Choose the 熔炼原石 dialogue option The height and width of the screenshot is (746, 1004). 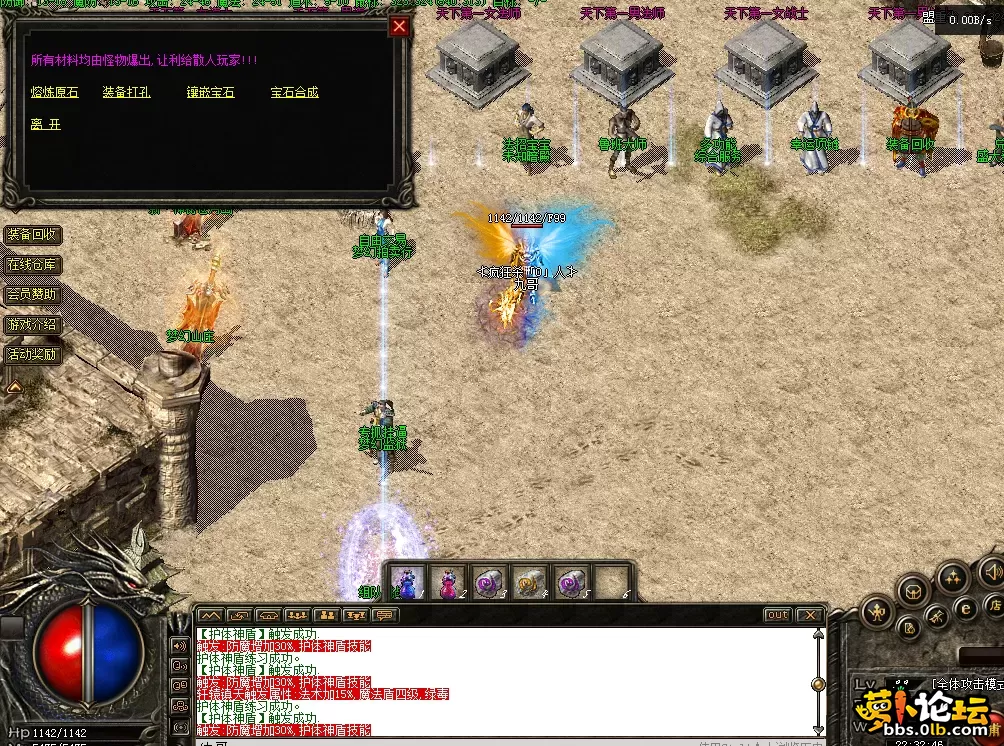click(x=55, y=92)
